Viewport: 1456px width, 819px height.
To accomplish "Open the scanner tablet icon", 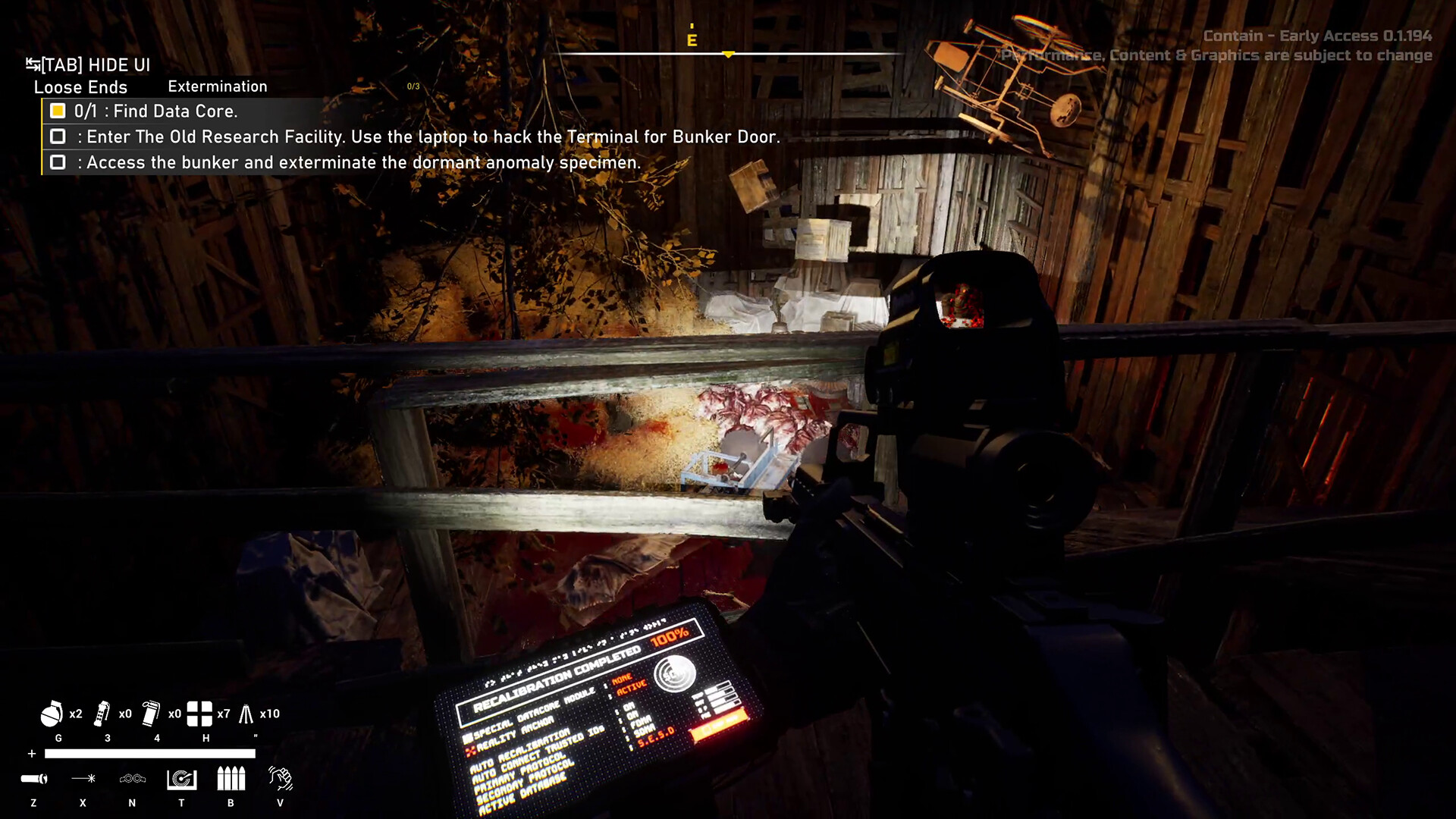I will point(182,779).
